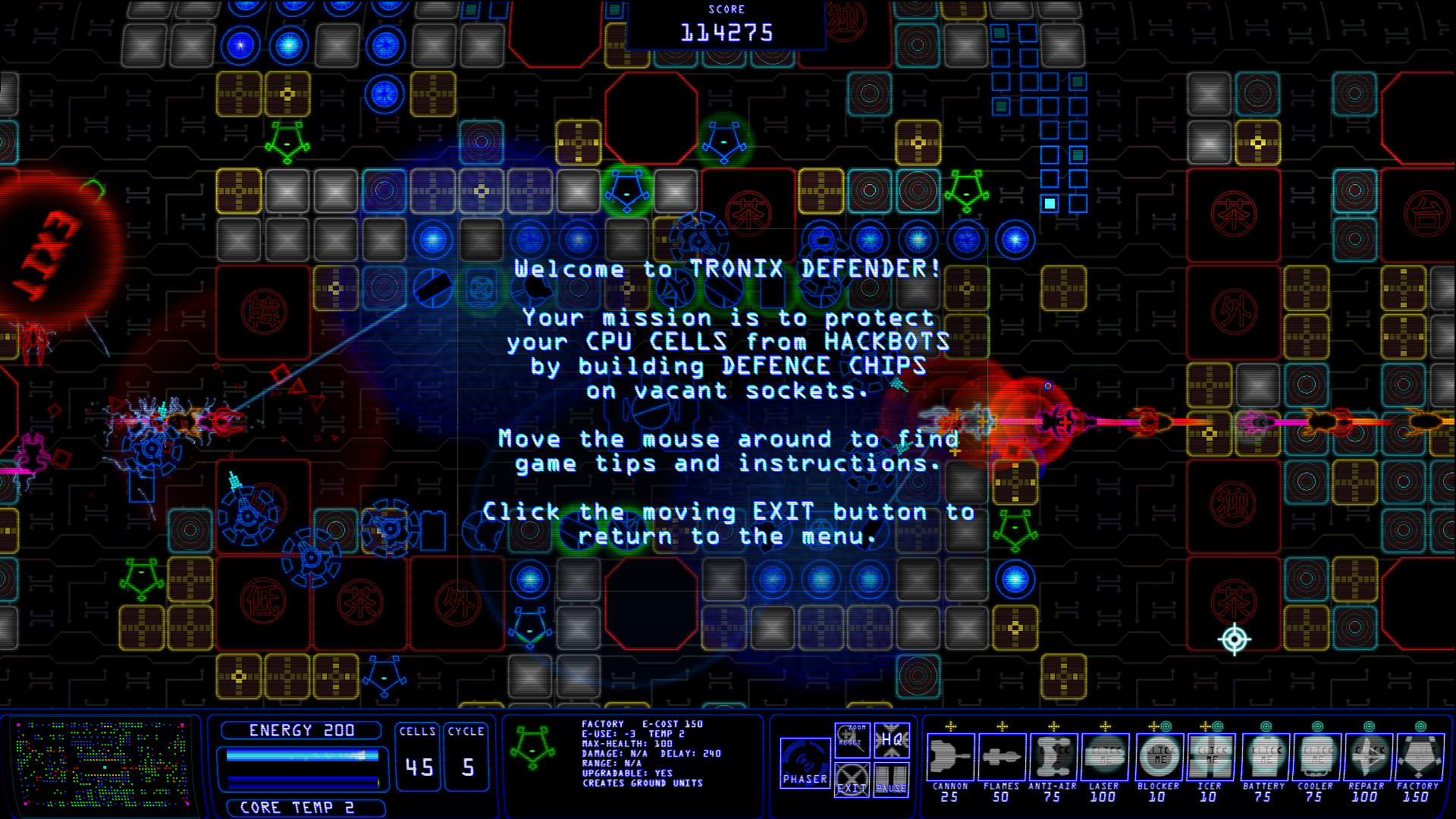This screenshot has width=1456, height=819.
Task: Select the Cannon defence chip
Action: point(950,758)
